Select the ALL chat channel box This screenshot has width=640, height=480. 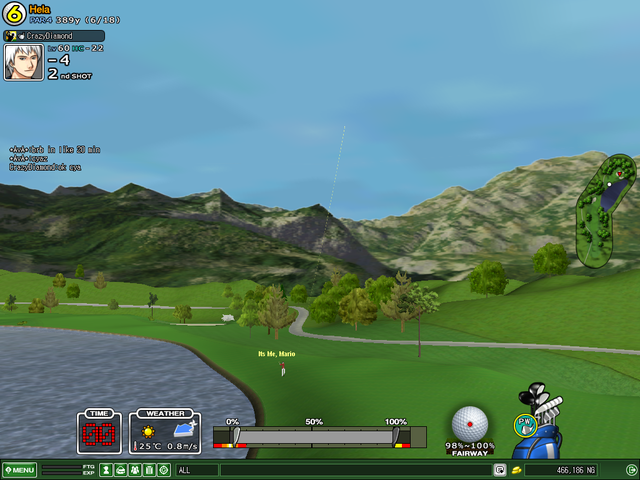tap(196, 470)
